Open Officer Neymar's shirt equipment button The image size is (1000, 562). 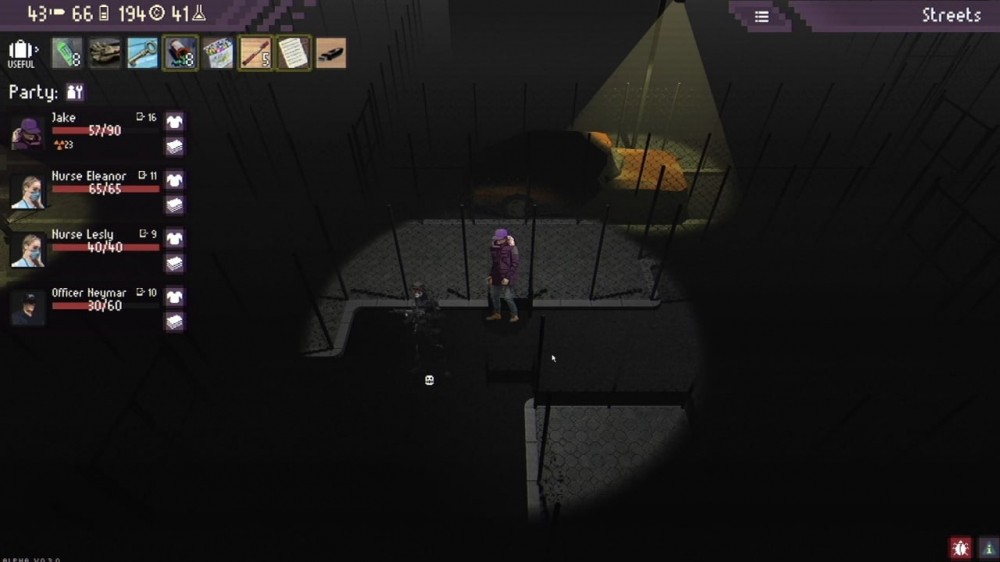[x=175, y=297]
